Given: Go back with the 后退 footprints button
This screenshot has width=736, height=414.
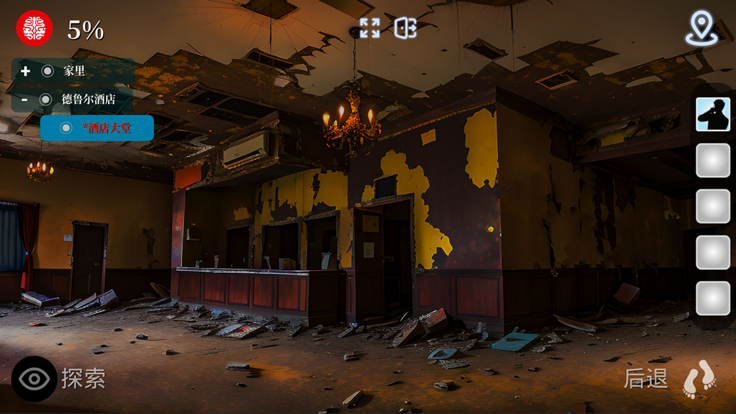Looking at the screenshot, I should 699,380.
